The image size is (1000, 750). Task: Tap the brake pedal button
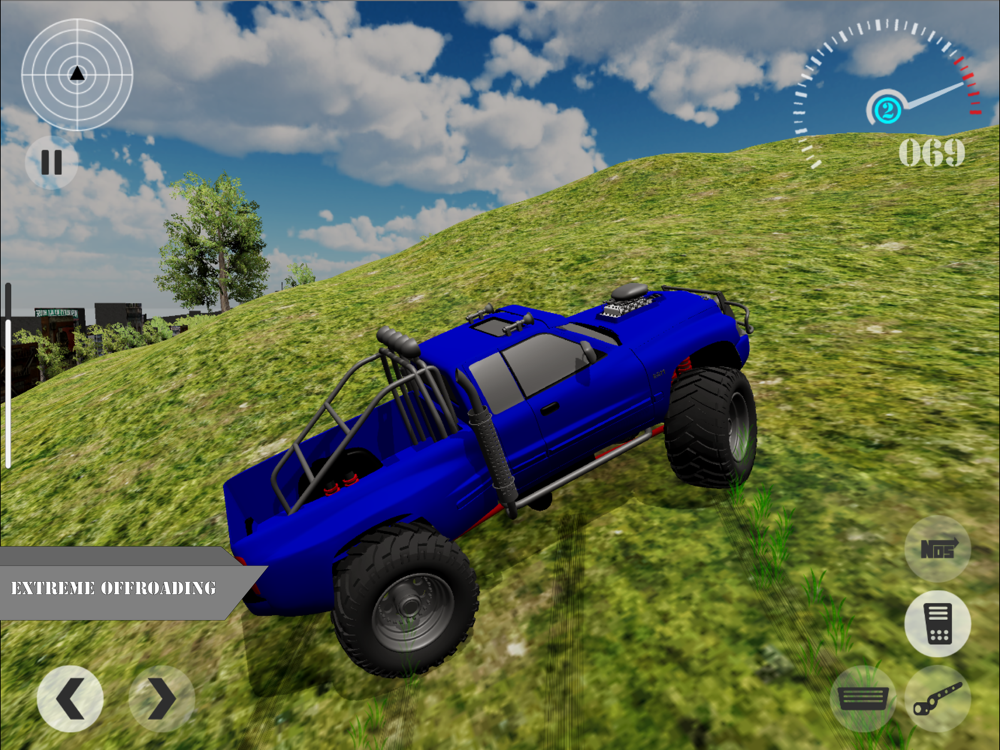click(x=862, y=698)
